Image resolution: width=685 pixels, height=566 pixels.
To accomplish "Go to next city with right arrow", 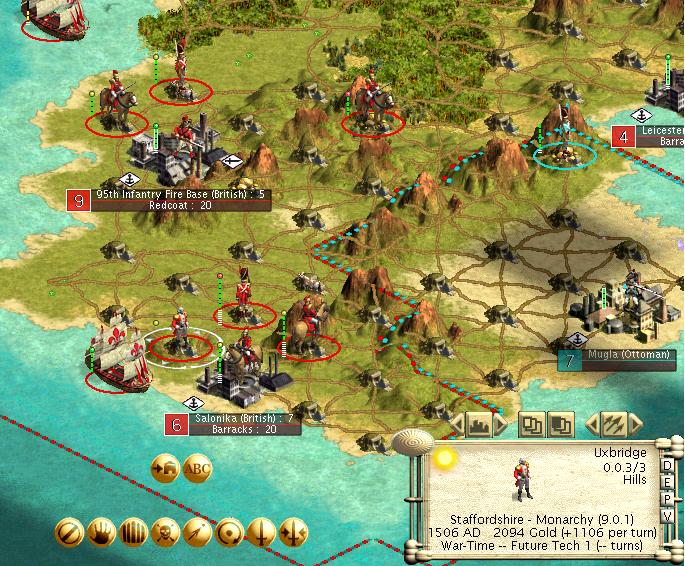I will pyautogui.click(x=499, y=424).
